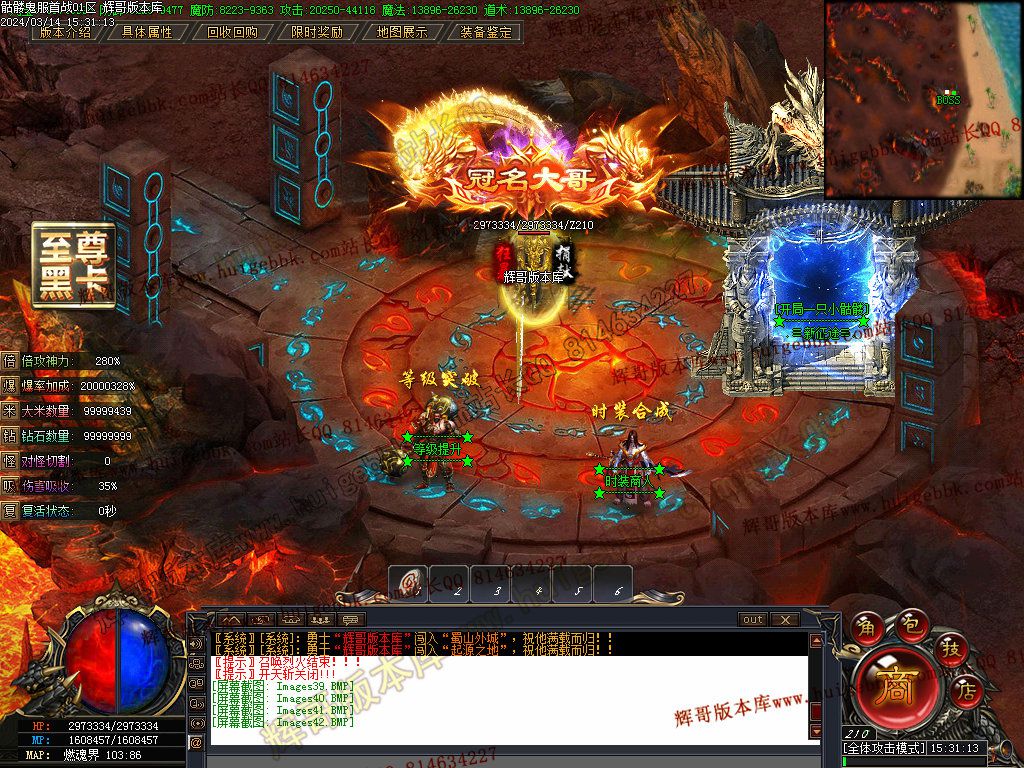Image resolution: width=1024 pixels, height=768 pixels.
Task: Click the 至尊黑卡 badge
Action: [73, 264]
